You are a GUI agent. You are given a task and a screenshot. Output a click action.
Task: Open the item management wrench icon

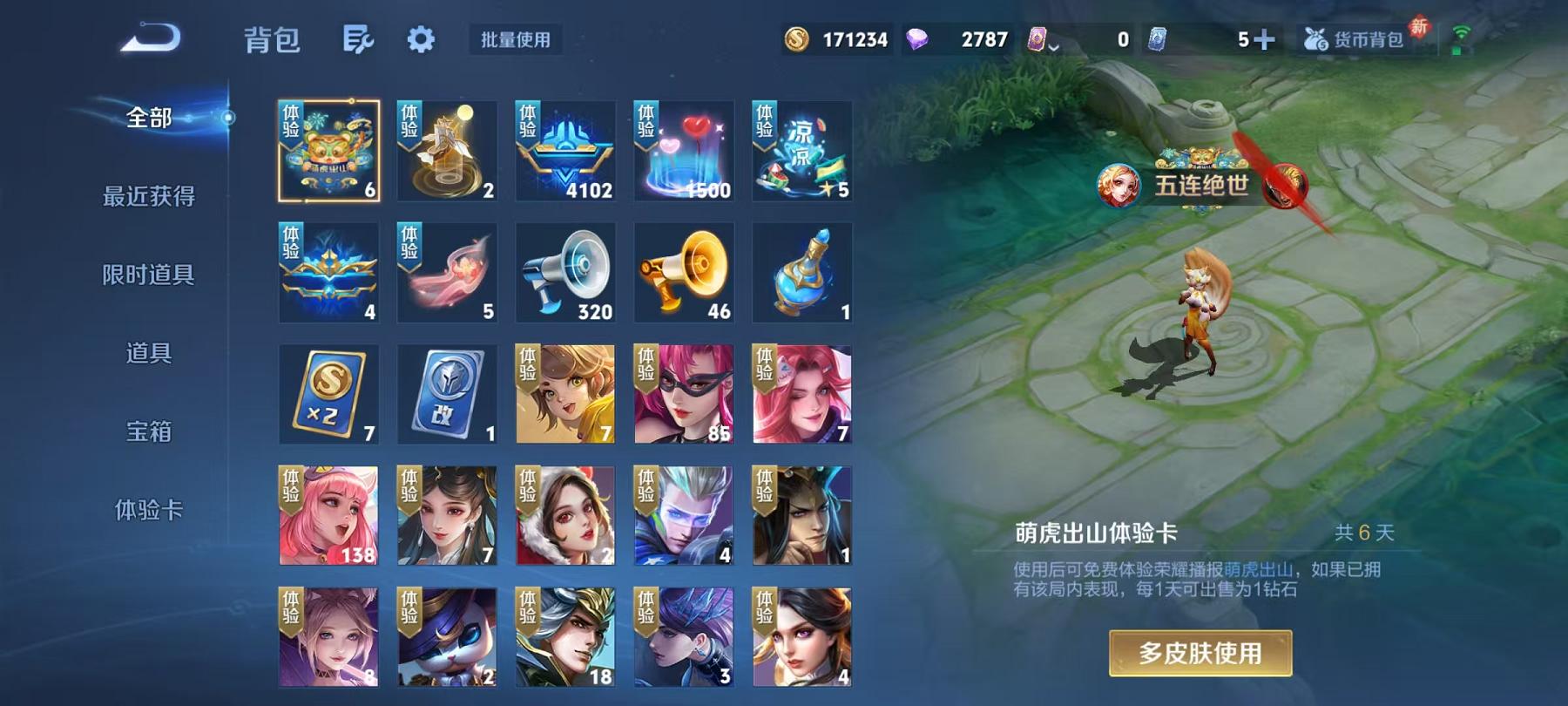[x=360, y=40]
